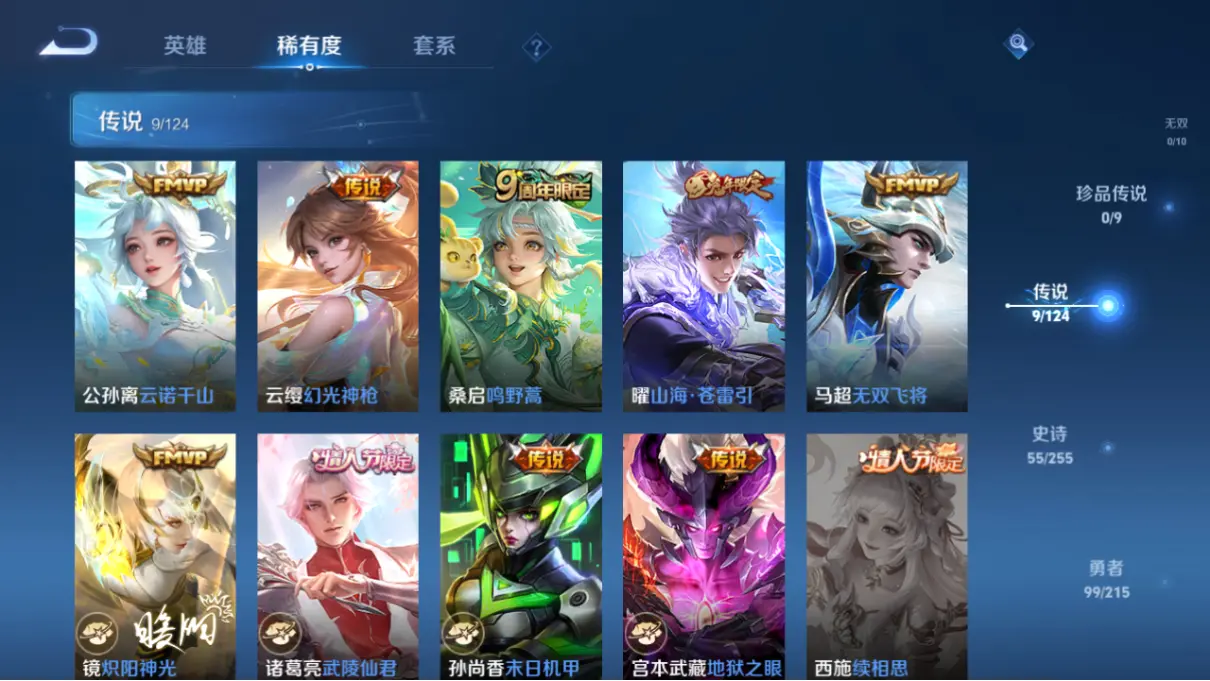
Task: Jump to the 史诗 rarity section
Action: (x=1050, y=445)
